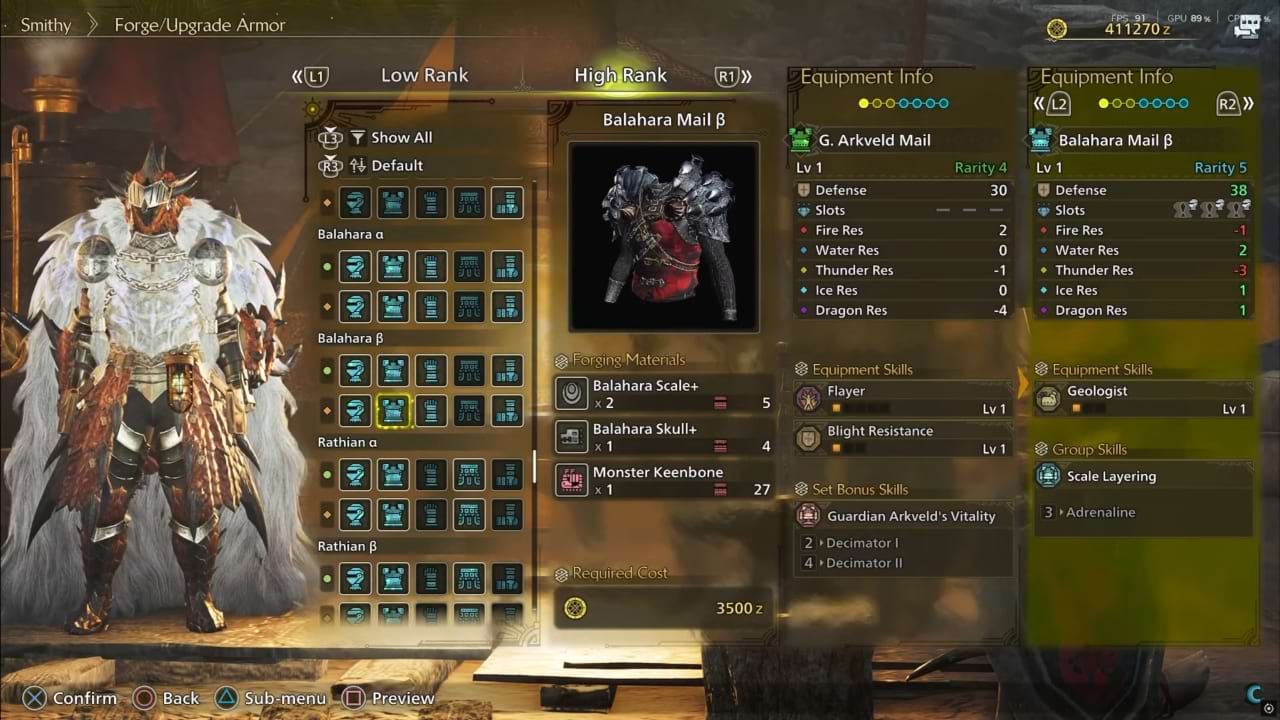The image size is (1280, 720).
Task: Select the Balahara Scale+ forging material row
Action: pyautogui.click(x=663, y=394)
